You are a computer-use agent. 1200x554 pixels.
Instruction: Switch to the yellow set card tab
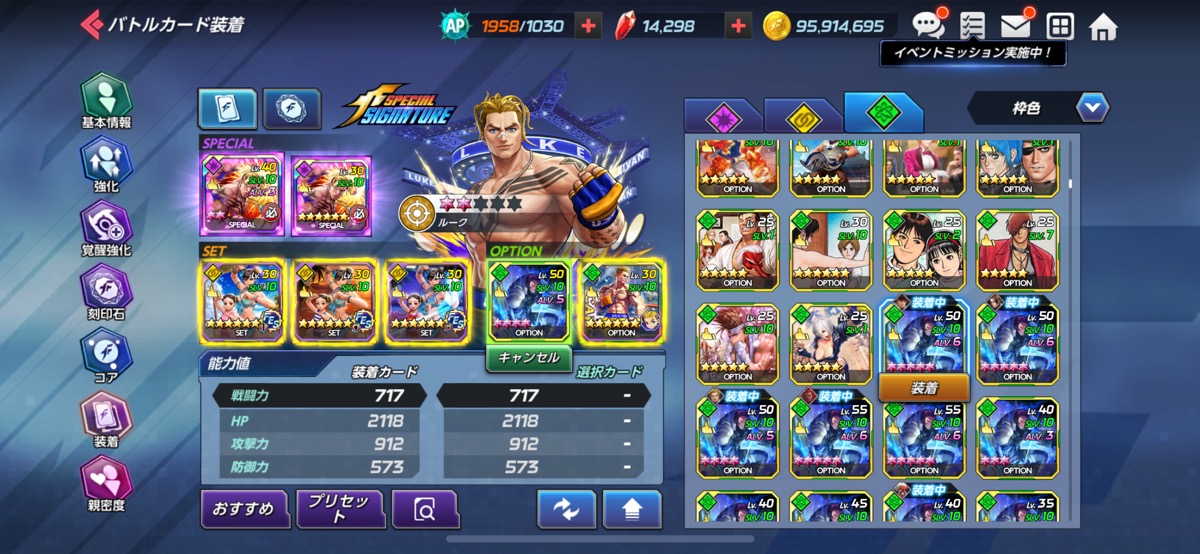[x=802, y=118]
